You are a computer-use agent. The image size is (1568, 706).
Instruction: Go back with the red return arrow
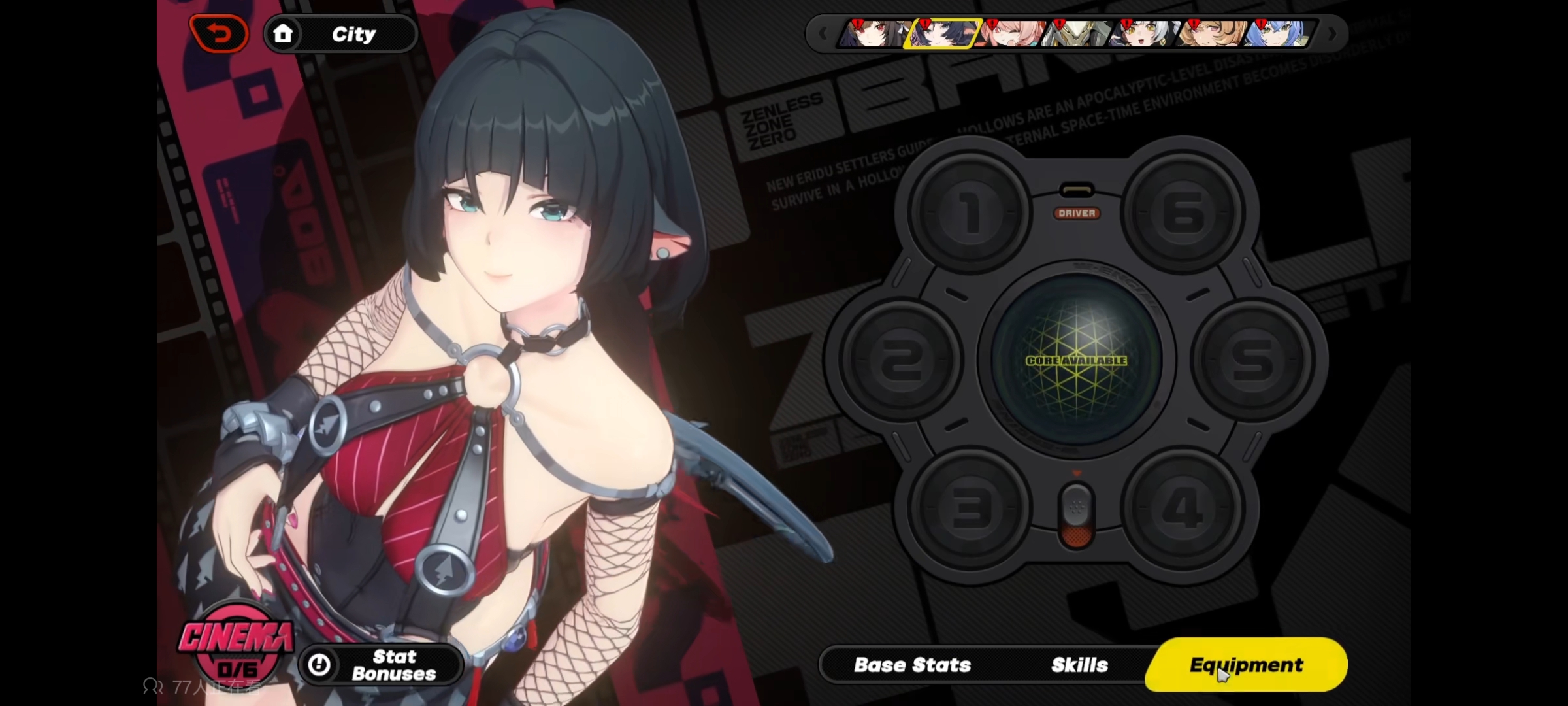tap(220, 33)
